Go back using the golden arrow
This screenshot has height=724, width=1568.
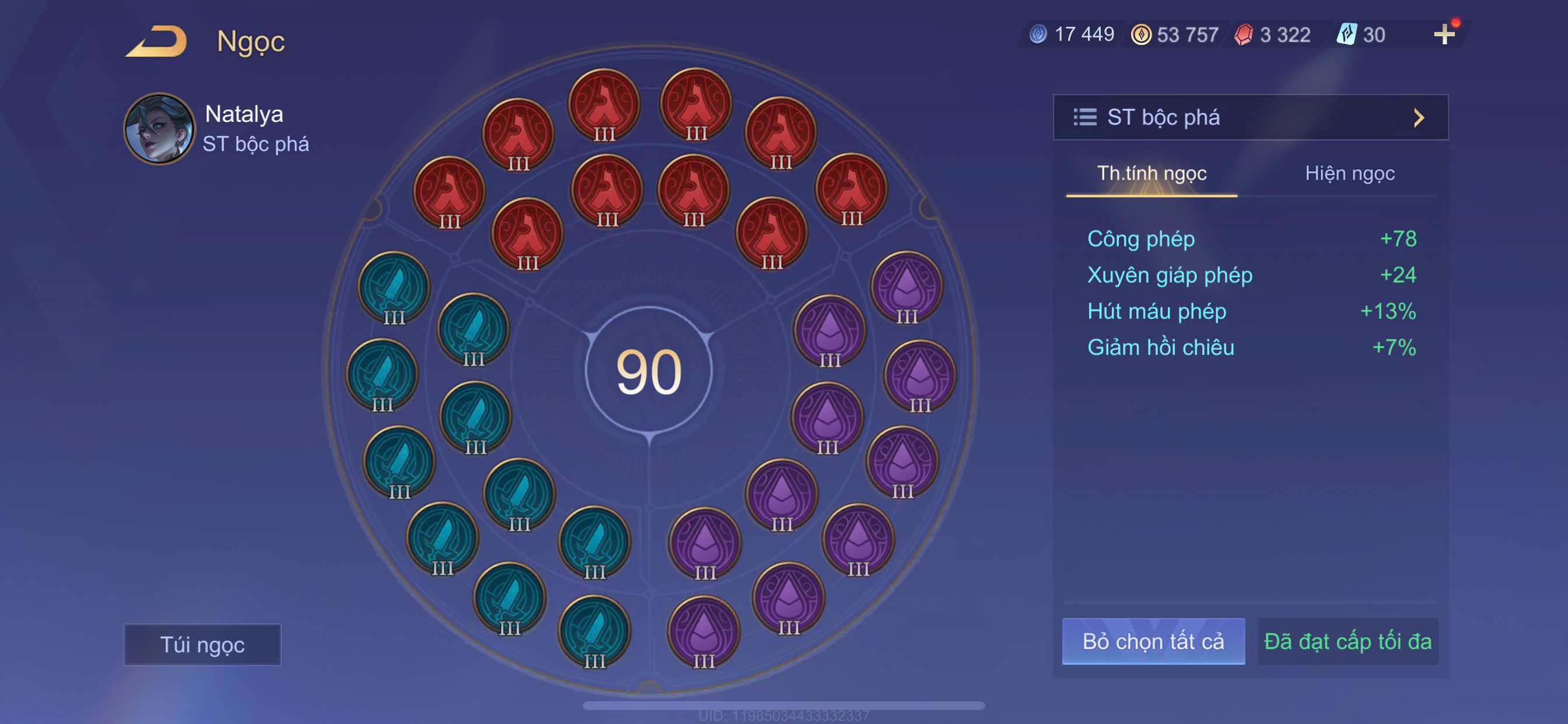(x=157, y=41)
